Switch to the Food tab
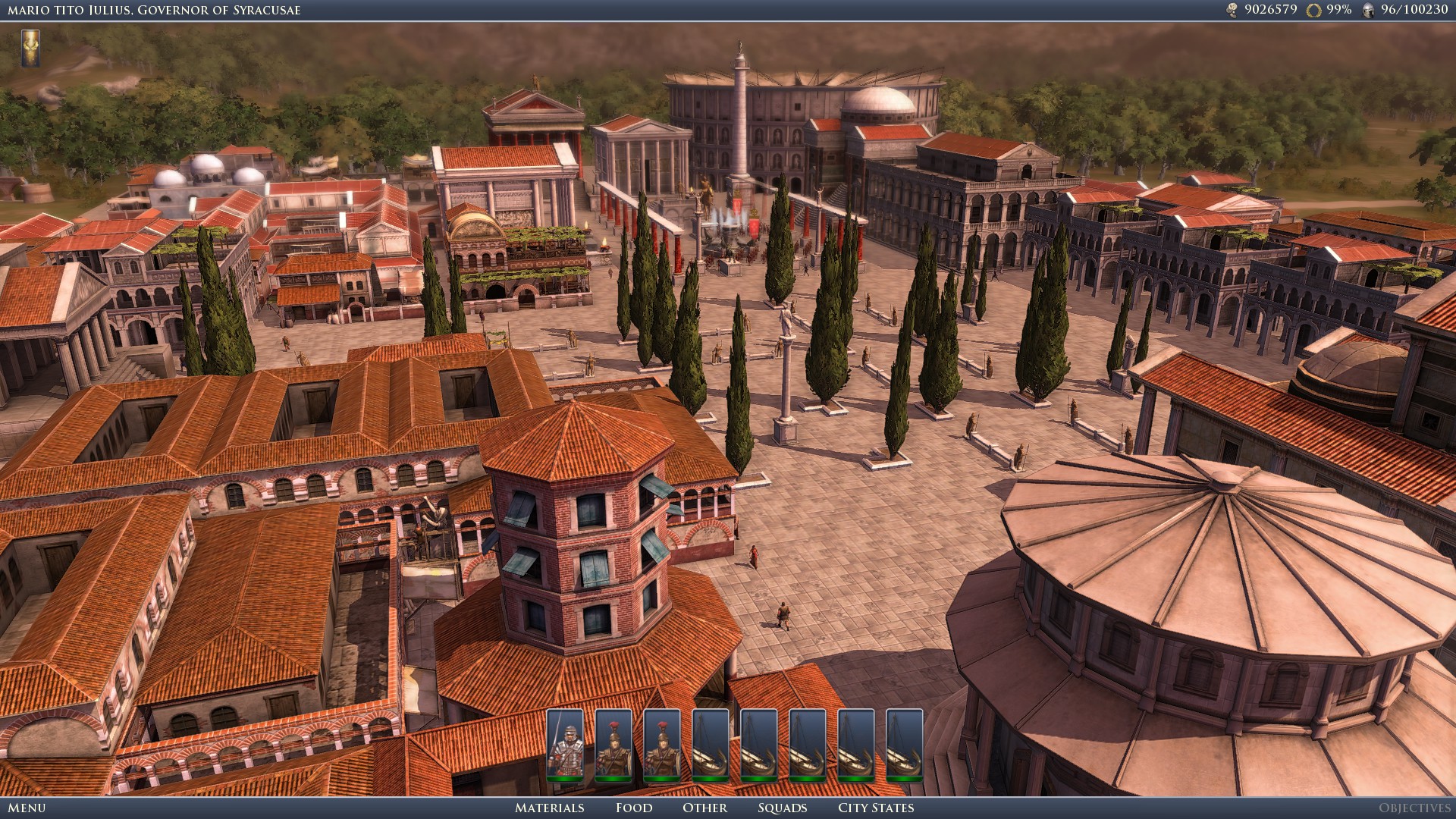The image size is (1456, 819). [634, 808]
